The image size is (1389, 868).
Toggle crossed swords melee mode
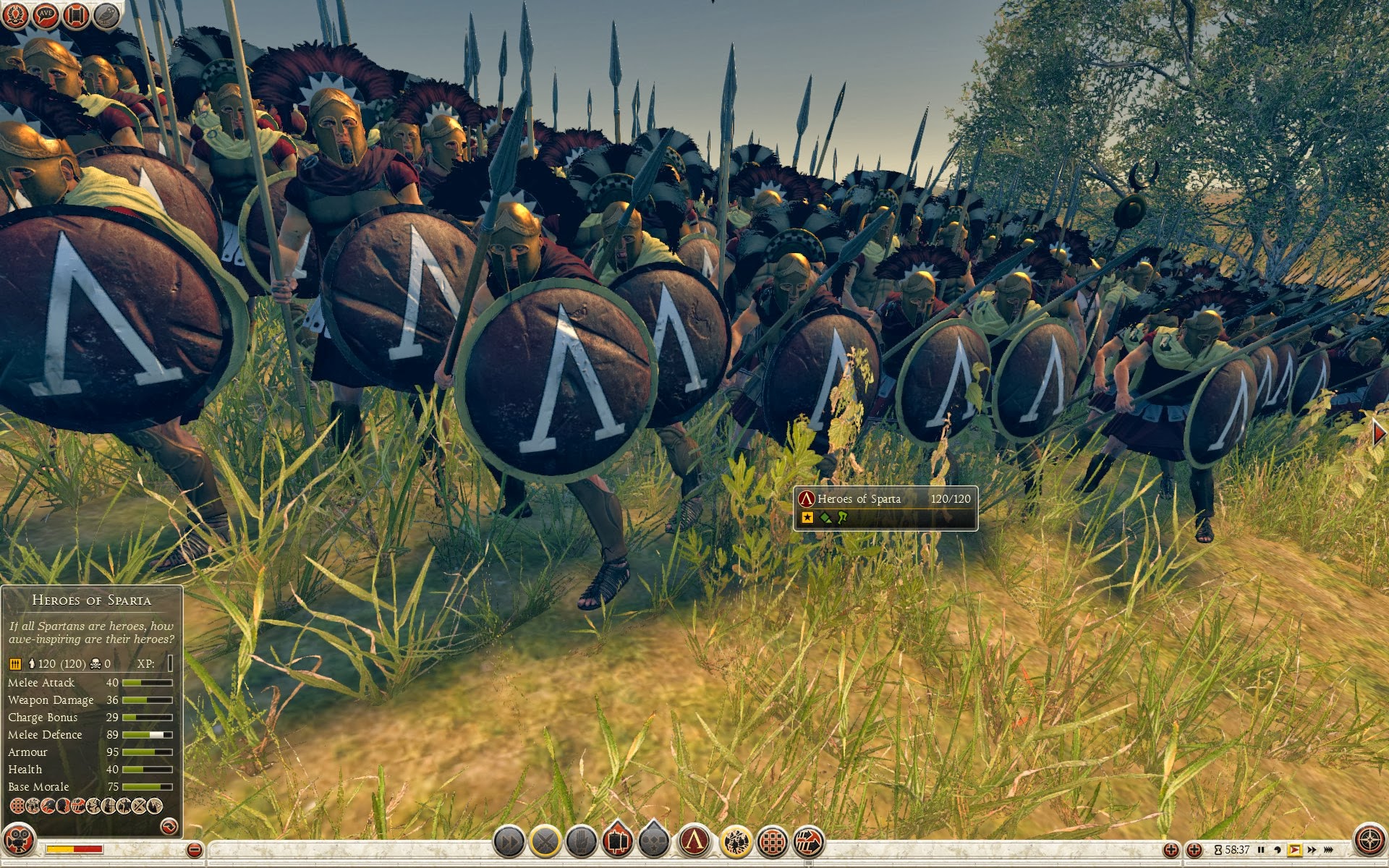pos(545,841)
